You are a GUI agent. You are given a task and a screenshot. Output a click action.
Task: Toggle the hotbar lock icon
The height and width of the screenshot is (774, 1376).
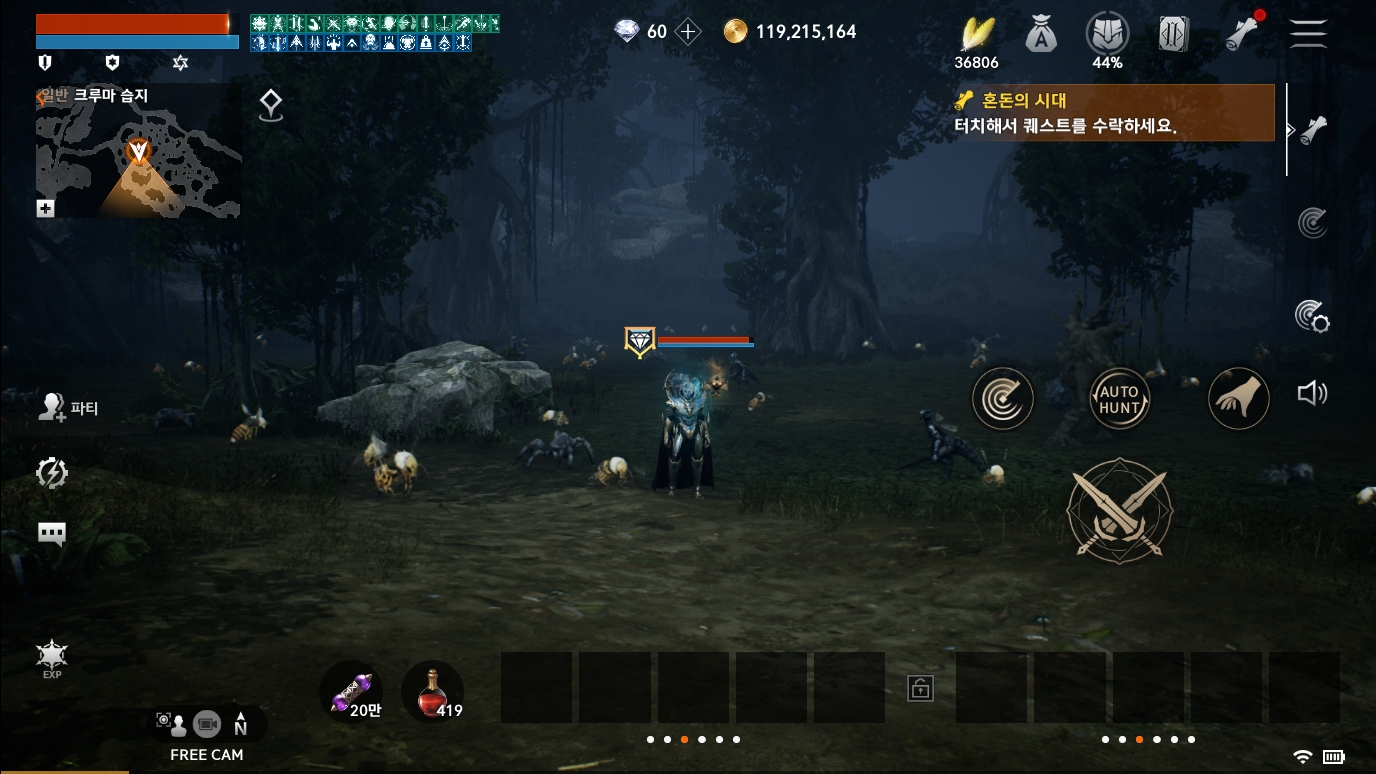(920, 688)
